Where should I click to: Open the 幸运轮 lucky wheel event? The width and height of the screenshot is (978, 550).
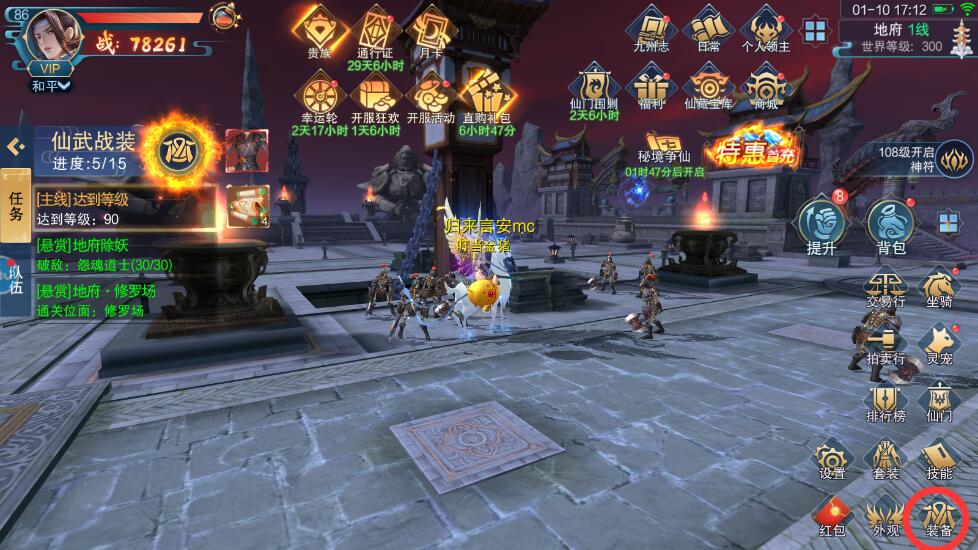pos(319,100)
